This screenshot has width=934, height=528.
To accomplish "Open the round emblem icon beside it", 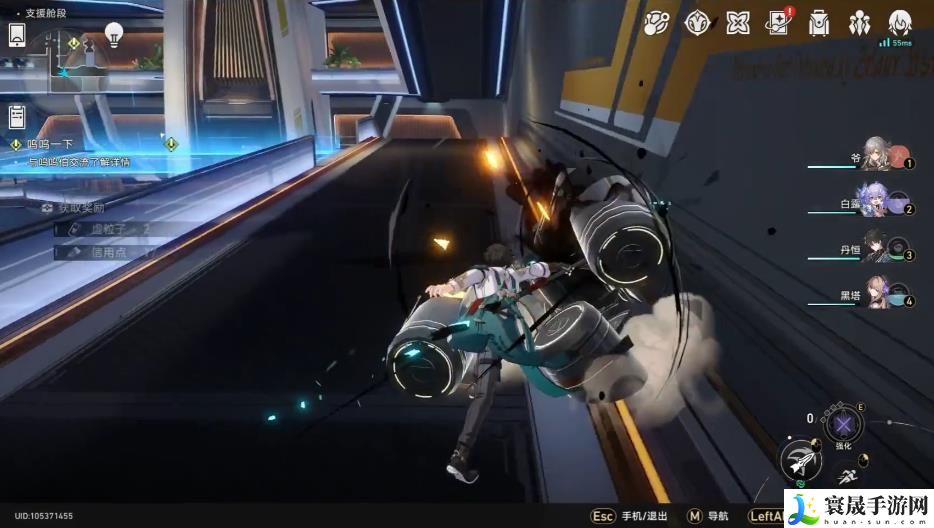I will coord(697,23).
